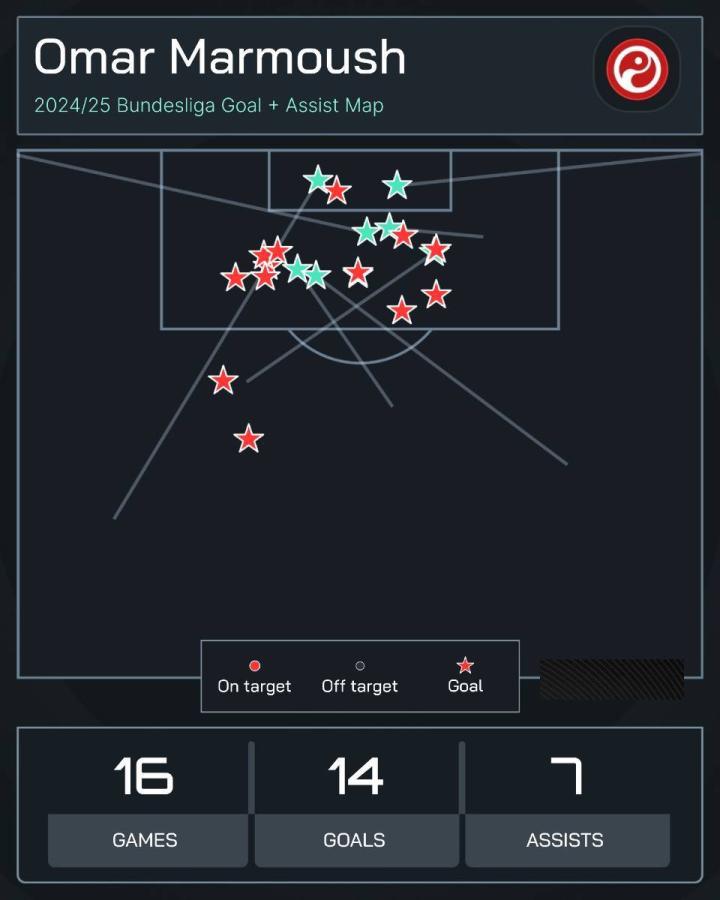Image resolution: width=720 pixels, height=900 pixels.
Task: Toggle the Goal legend entry
Action: click(465, 677)
